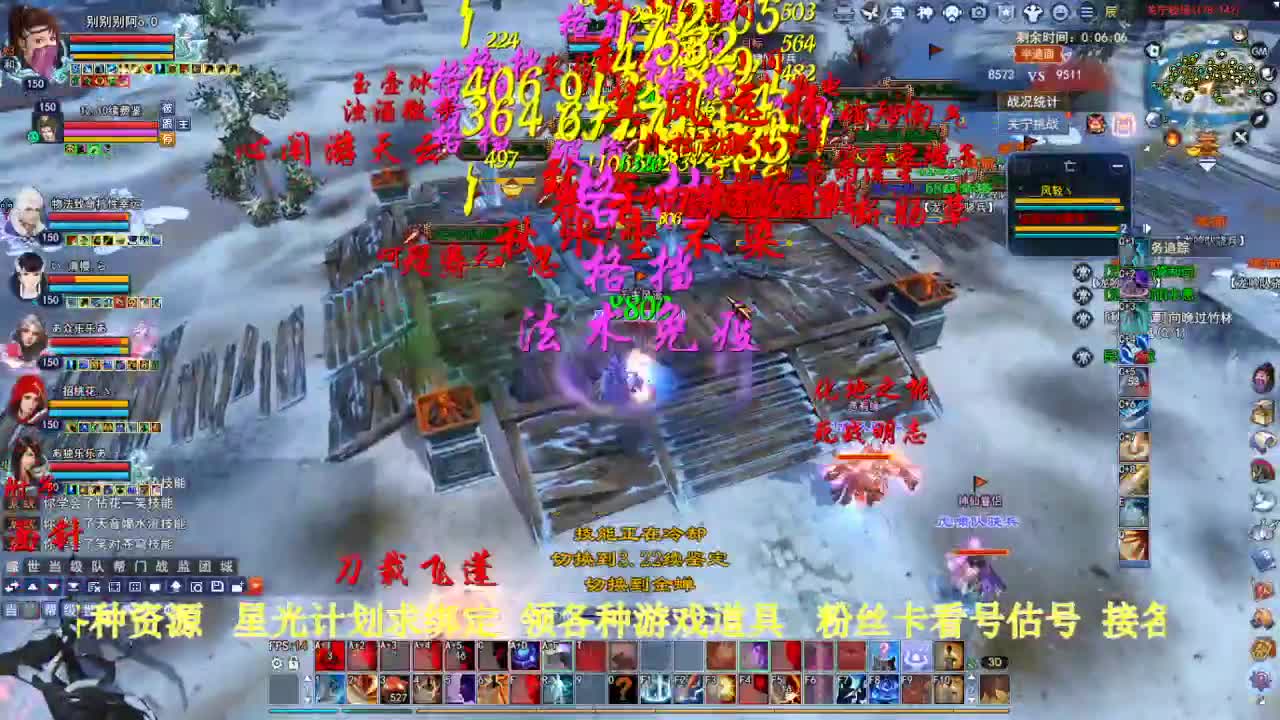The height and width of the screenshot is (720, 1280).
Task: Toggle the padlock to lock the action bar
Action: click(x=292, y=662)
